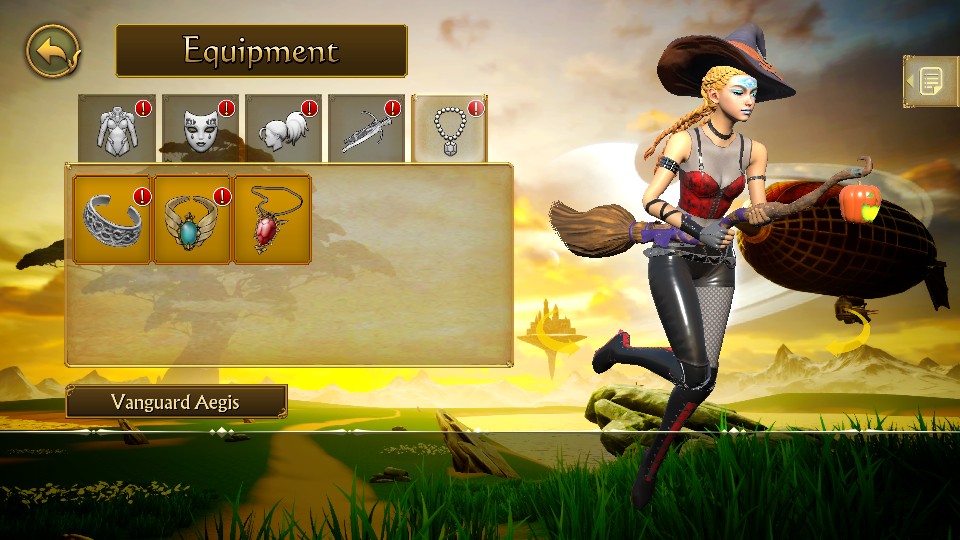
Task: Go back with the arrow button
Action: point(53,52)
